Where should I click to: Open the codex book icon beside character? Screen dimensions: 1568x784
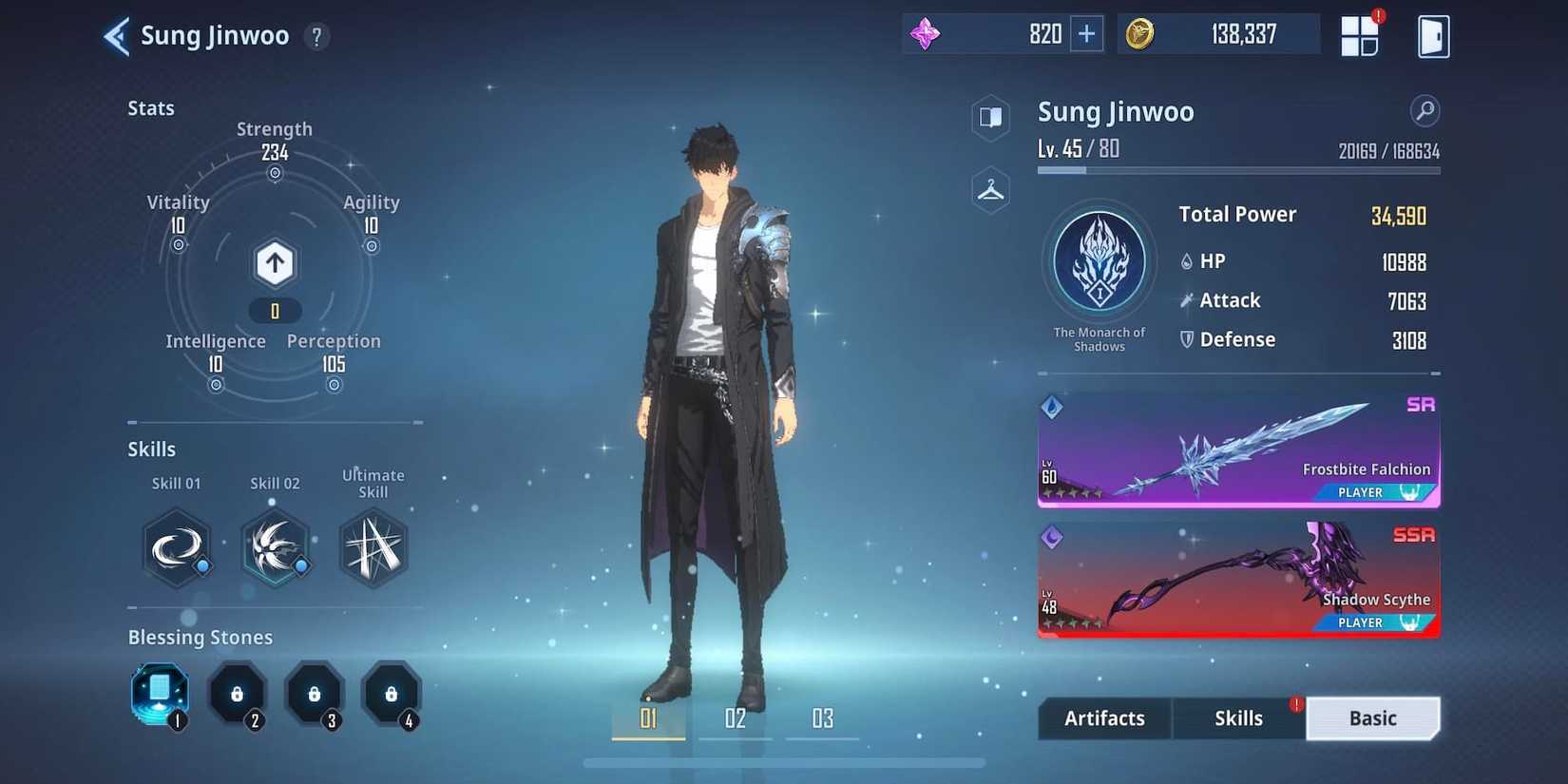click(x=989, y=118)
